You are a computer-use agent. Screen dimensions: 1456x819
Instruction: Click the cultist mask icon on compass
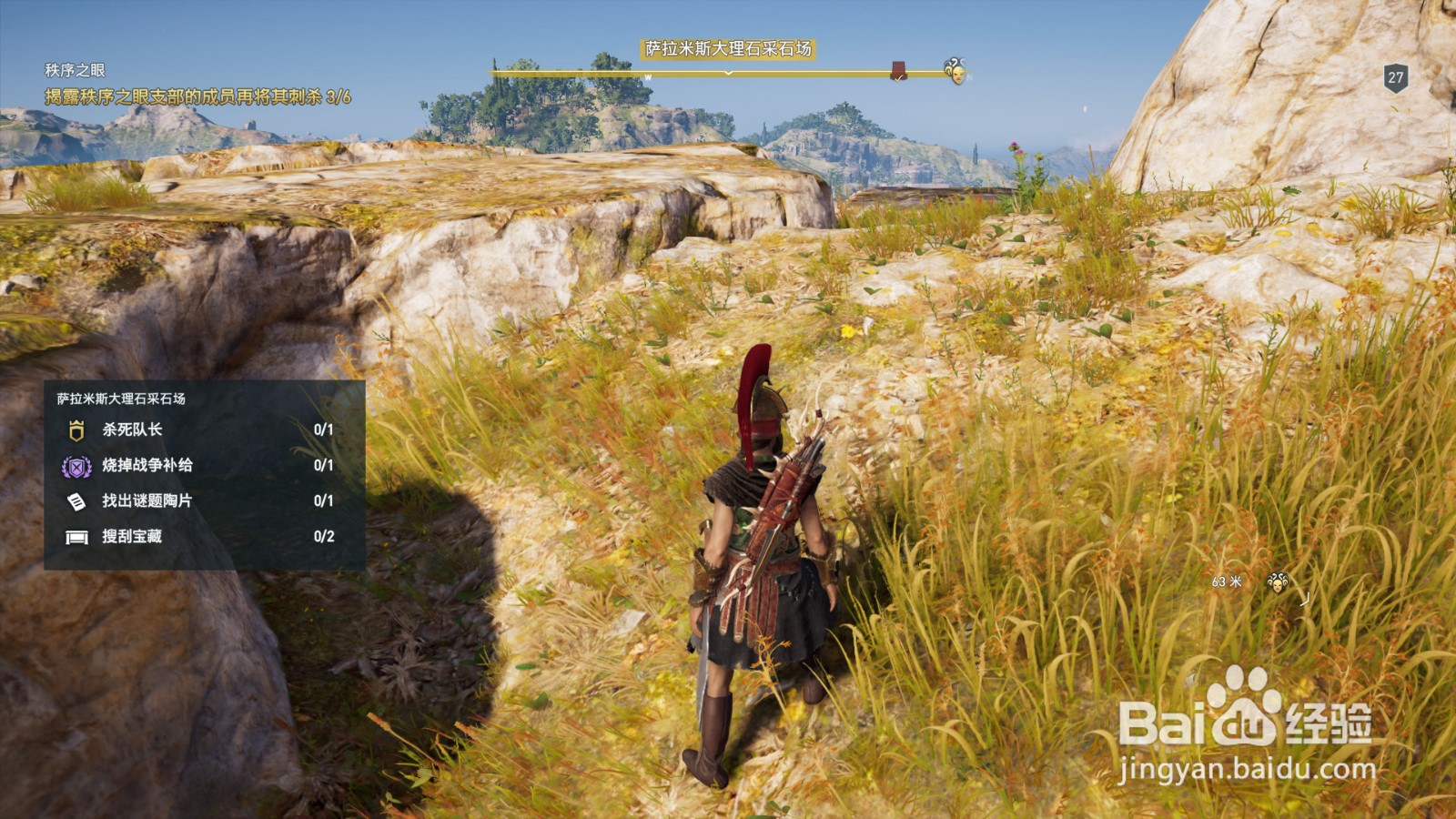pos(955,70)
